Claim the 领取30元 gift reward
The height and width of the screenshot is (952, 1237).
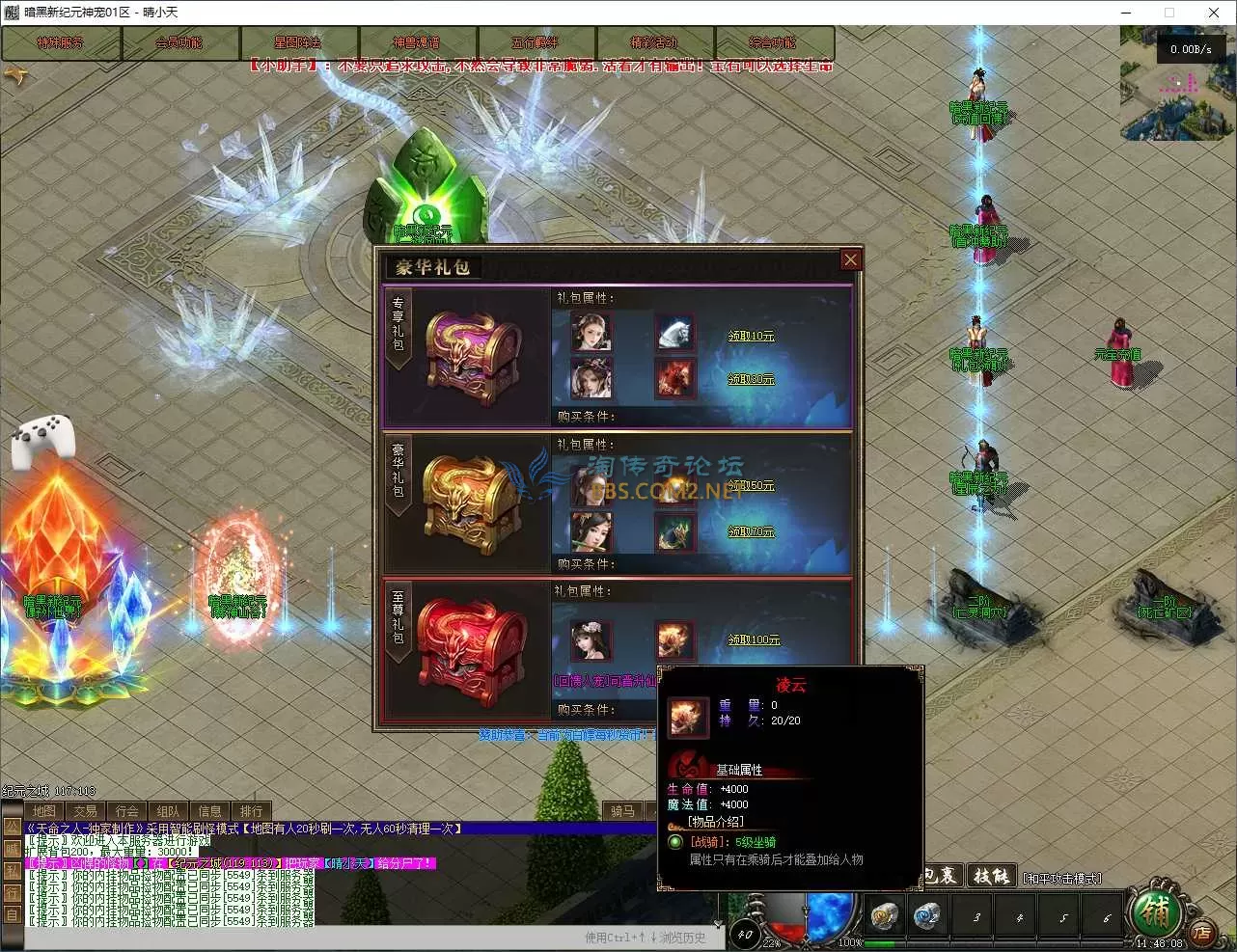pyautogui.click(x=751, y=380)
